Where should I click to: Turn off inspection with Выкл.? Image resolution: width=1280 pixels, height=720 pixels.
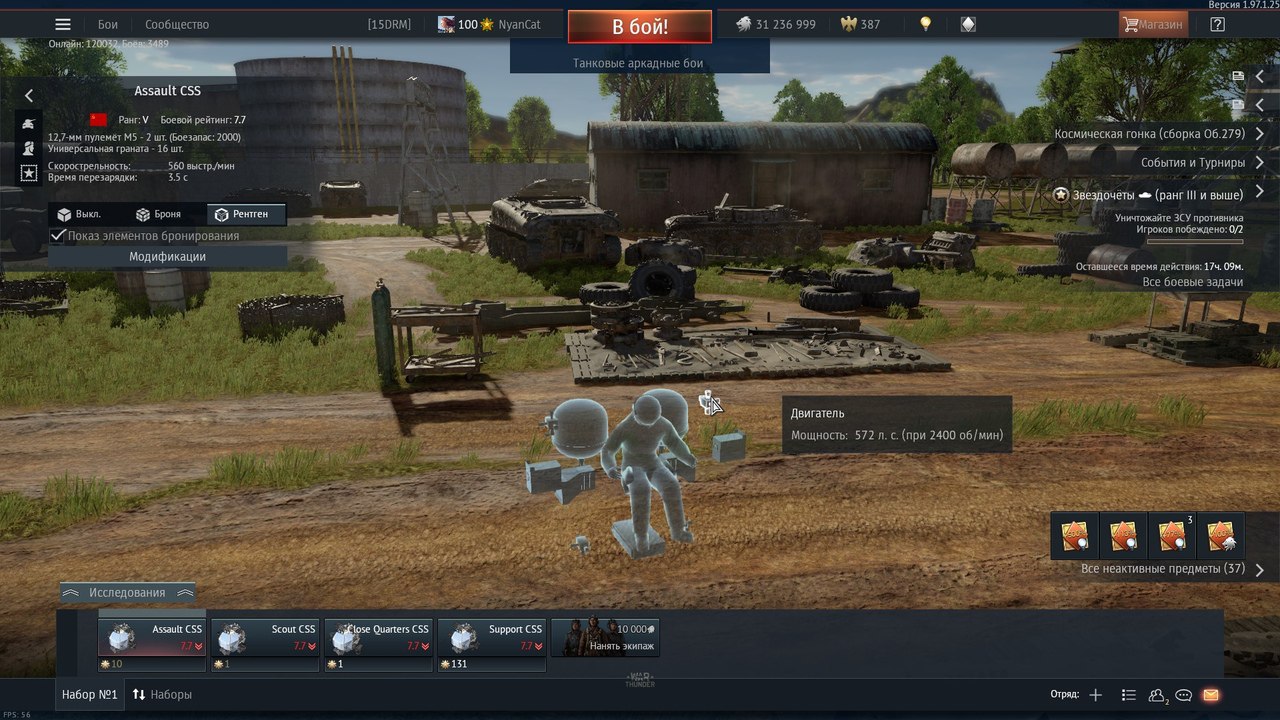[x=79, y=214]
